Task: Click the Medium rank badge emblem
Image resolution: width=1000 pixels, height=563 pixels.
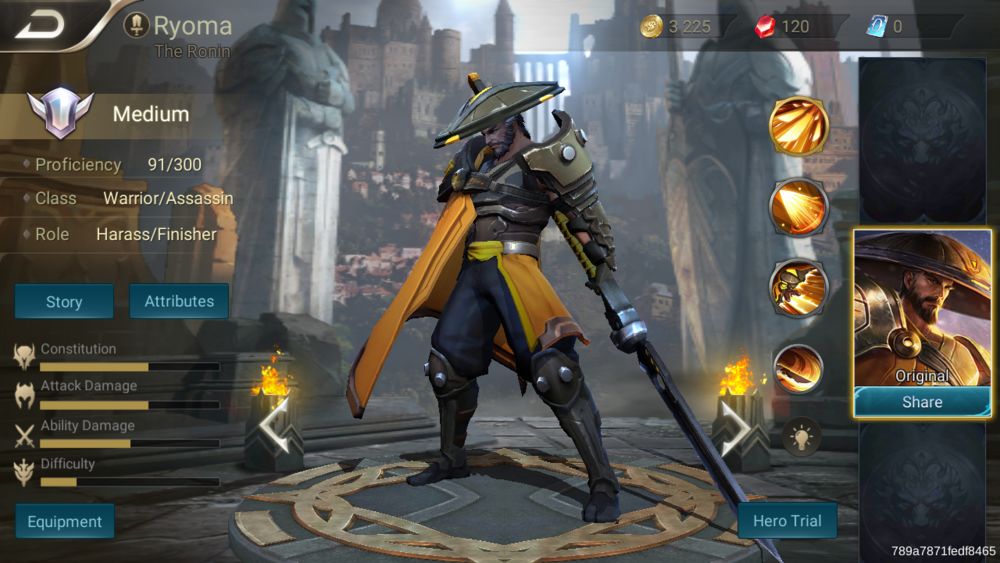Action: click(60, 113)
